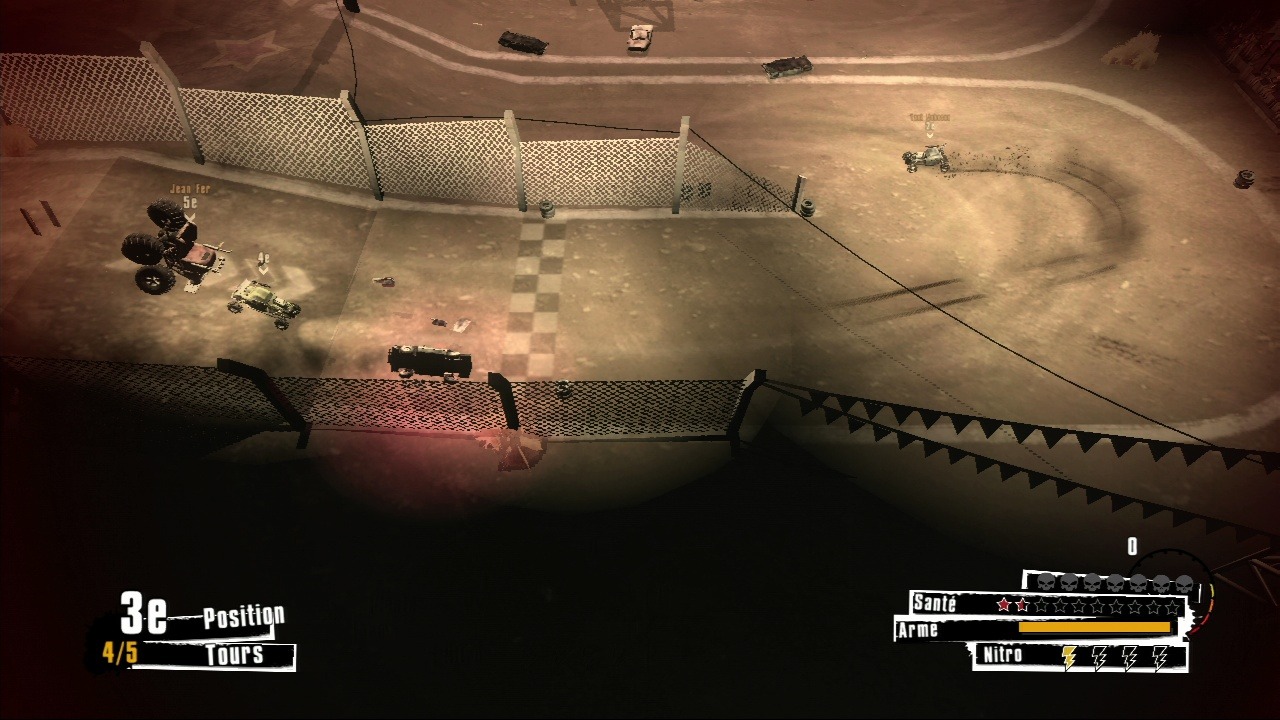Select the rightmost empty Nitro lightning icon
This screenshot has height=720, width=1280.
pyautogui.click(x=1160, y=658)
